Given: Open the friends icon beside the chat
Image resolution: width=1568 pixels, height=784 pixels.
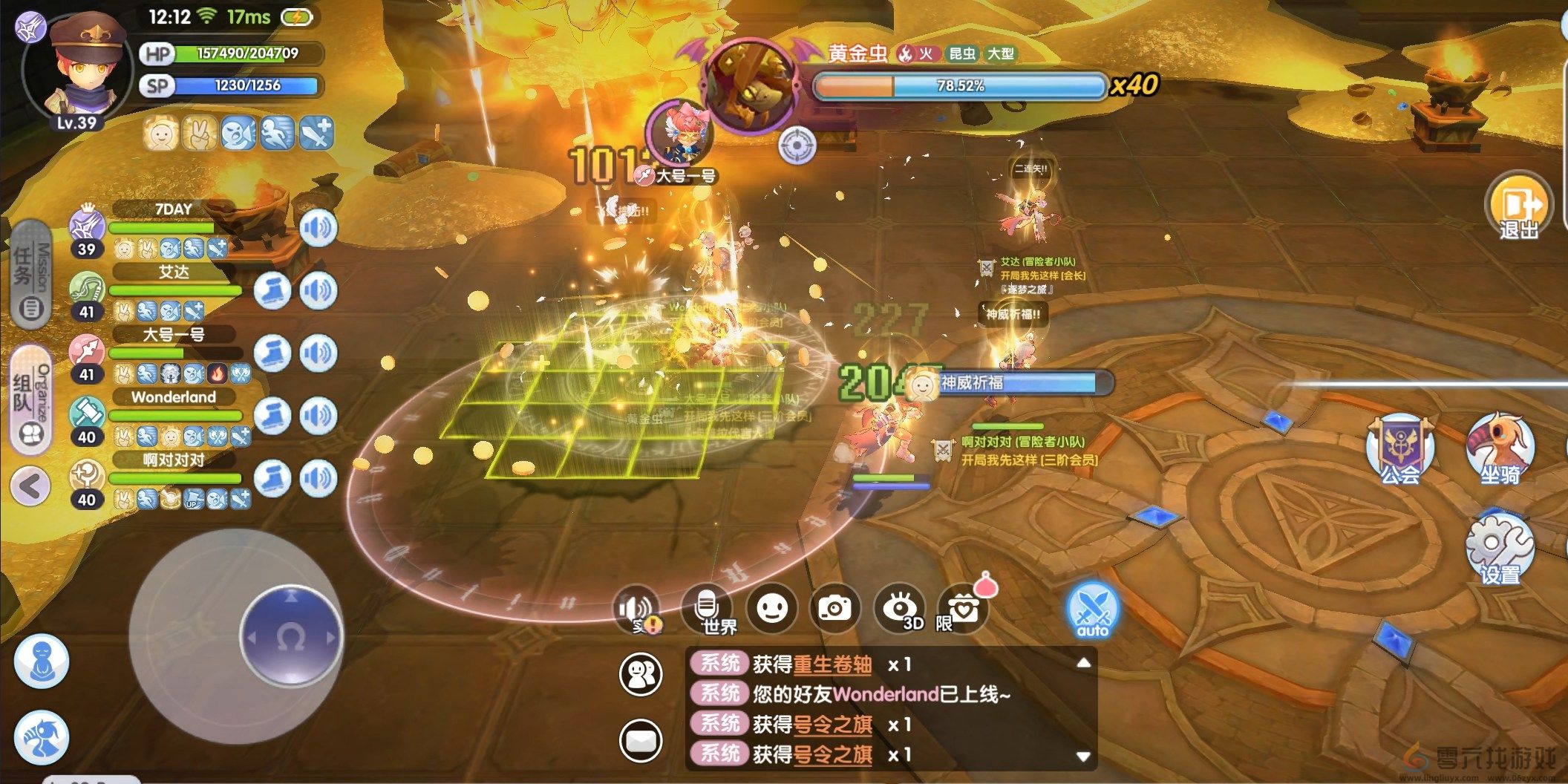Looking at the screenshot, I should pos(641,675).
